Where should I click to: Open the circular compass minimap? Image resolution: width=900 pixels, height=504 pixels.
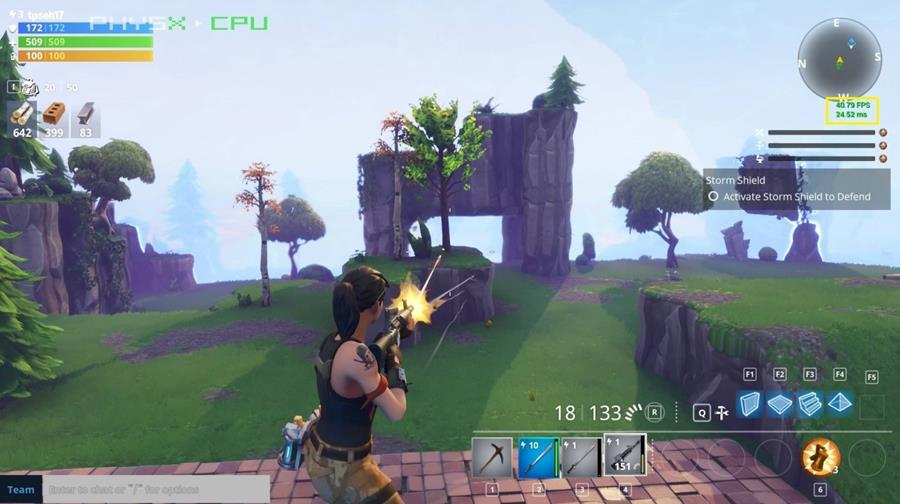pyautogui.click(x=840, y=58)
